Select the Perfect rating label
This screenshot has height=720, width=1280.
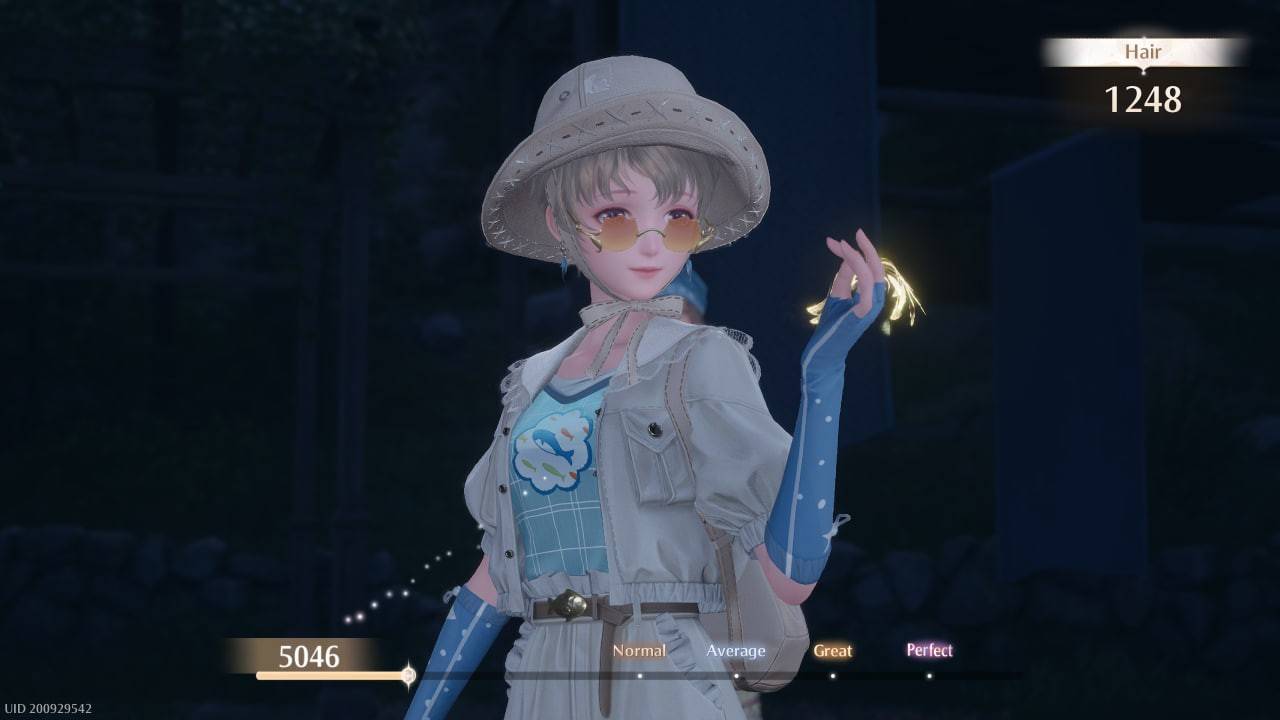929,650
